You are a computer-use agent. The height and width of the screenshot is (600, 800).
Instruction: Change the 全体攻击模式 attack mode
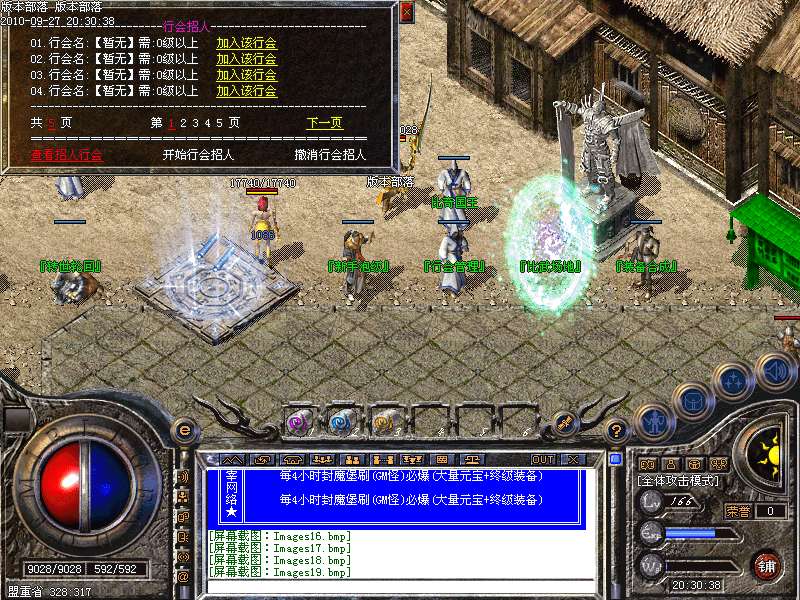click(x=682, y=481)
